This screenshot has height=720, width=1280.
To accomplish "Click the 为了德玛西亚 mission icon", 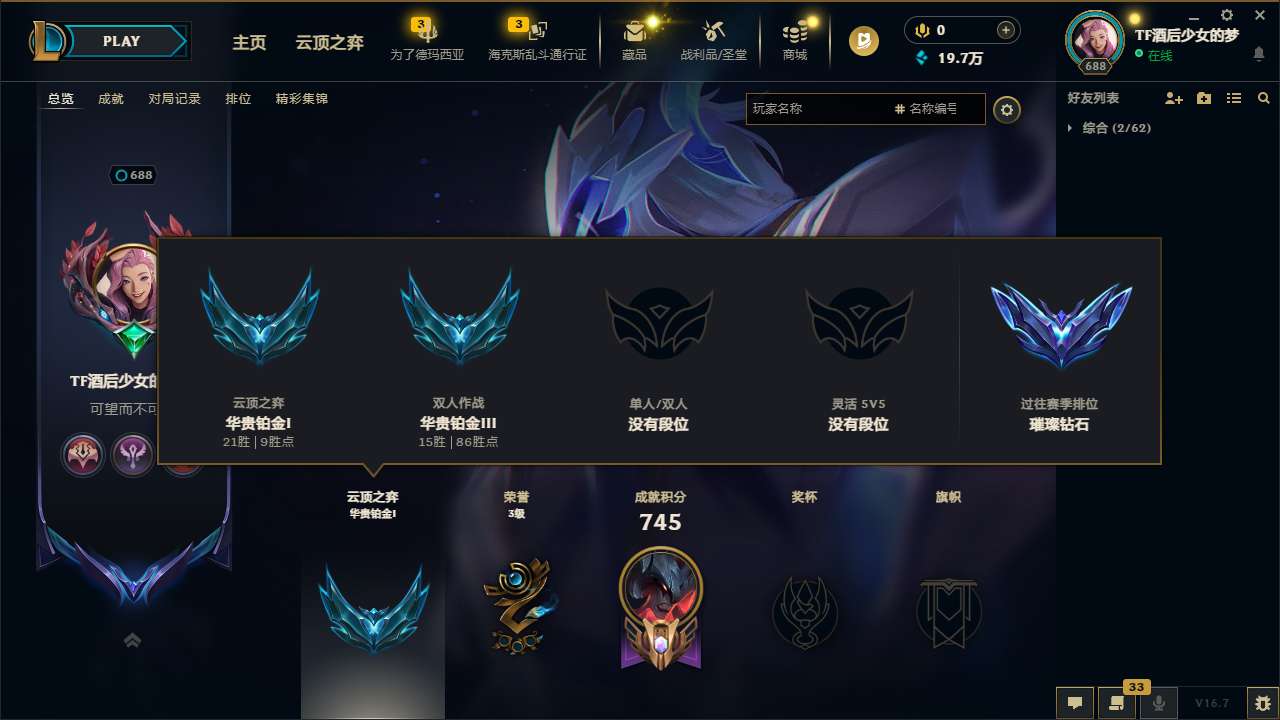I will coord(426,38).
